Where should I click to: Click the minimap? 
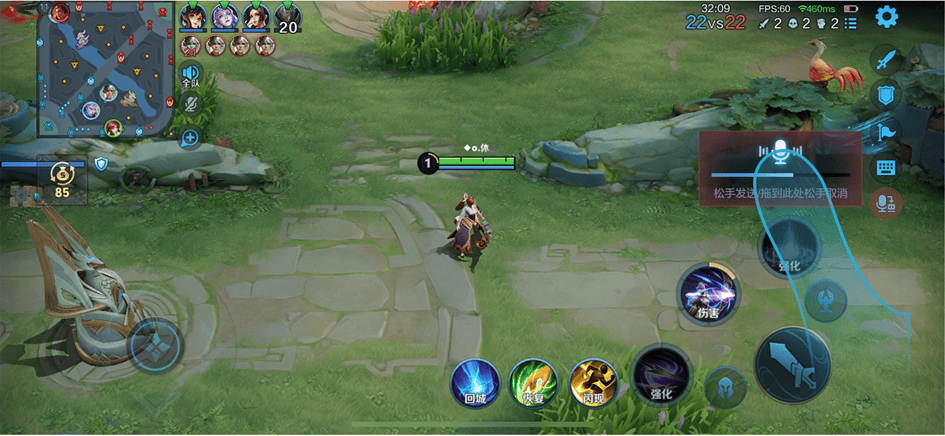[103, 71]
